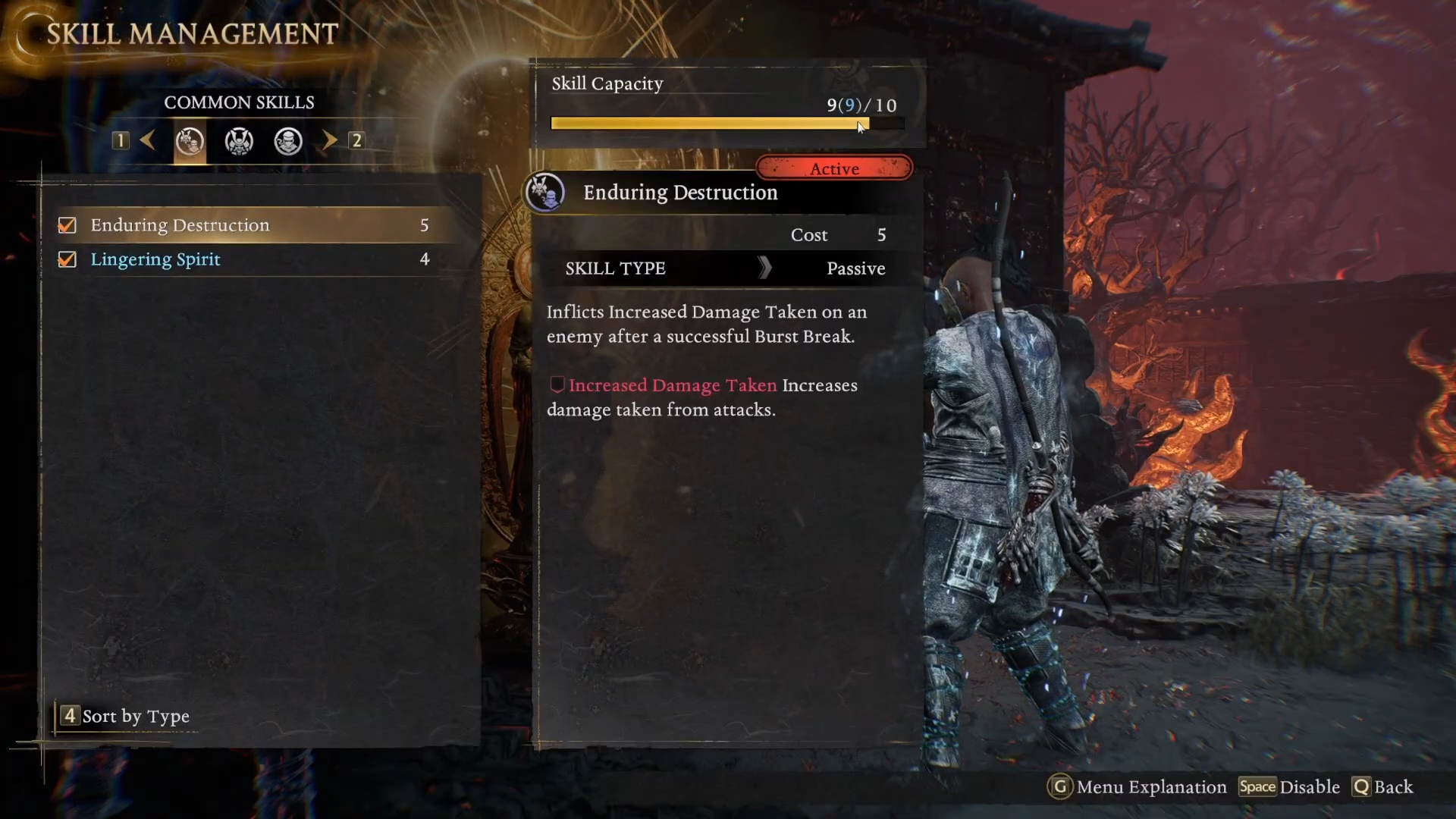This screenshot has height=819, width=1456.
Task: Toggle the Lingering Spirit checkbox
Action: click(x=67, y=259)
